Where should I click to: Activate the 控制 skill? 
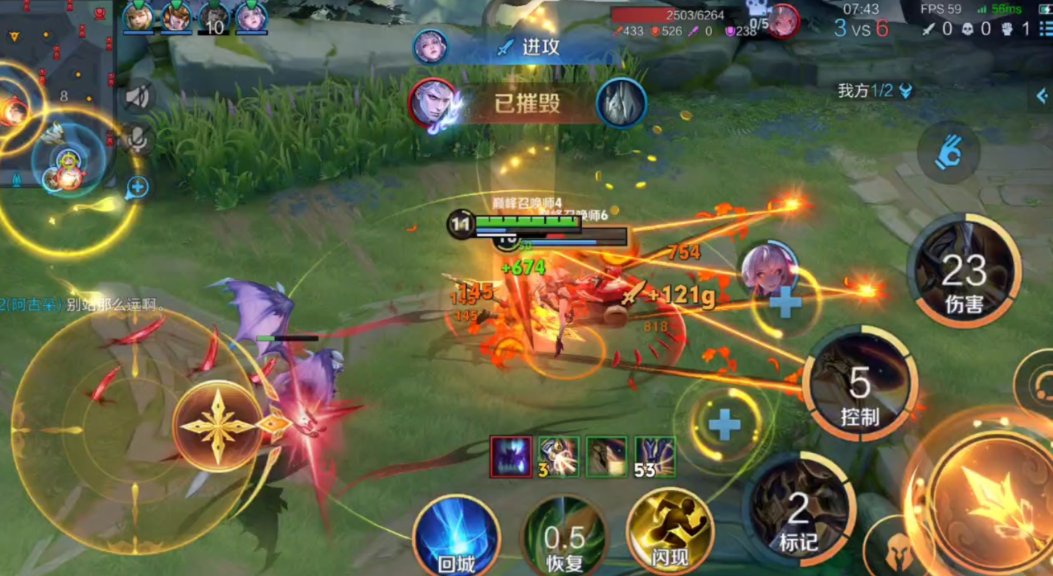(x=859, y=383)
